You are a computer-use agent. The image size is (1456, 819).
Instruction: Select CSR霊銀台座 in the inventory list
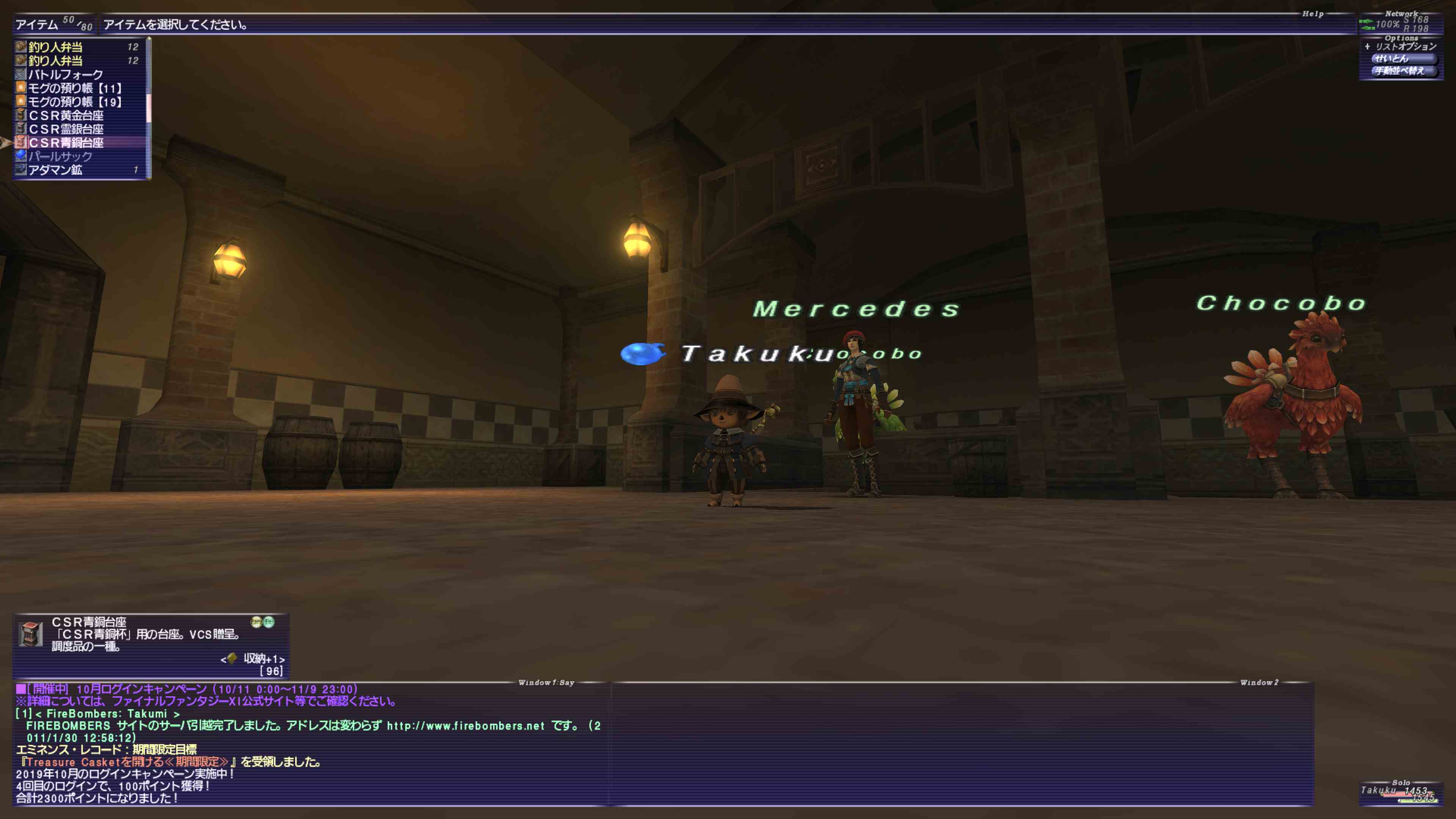tap(66, 129)
